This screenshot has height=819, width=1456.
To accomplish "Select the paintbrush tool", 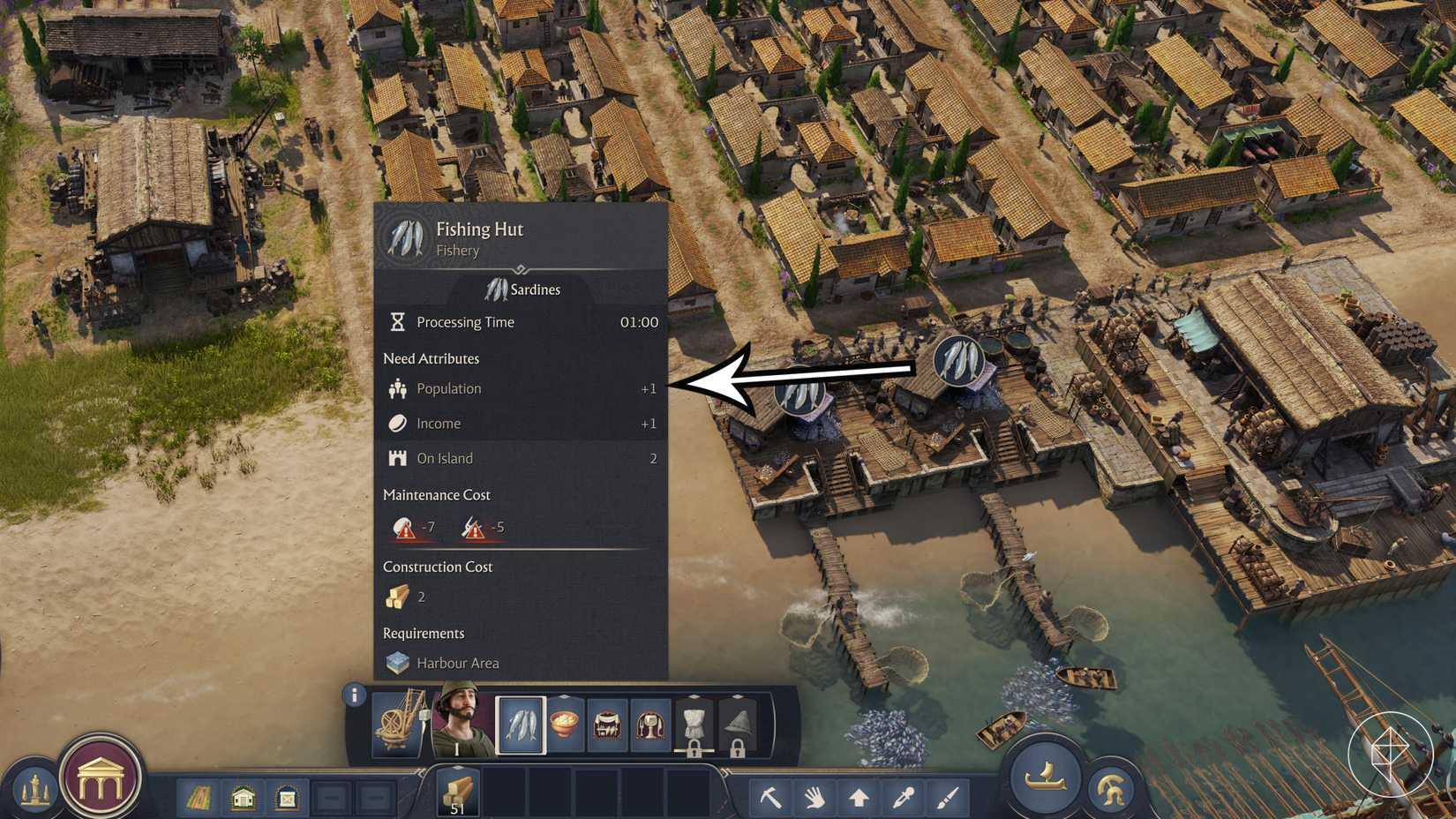I will coord(947,798).
